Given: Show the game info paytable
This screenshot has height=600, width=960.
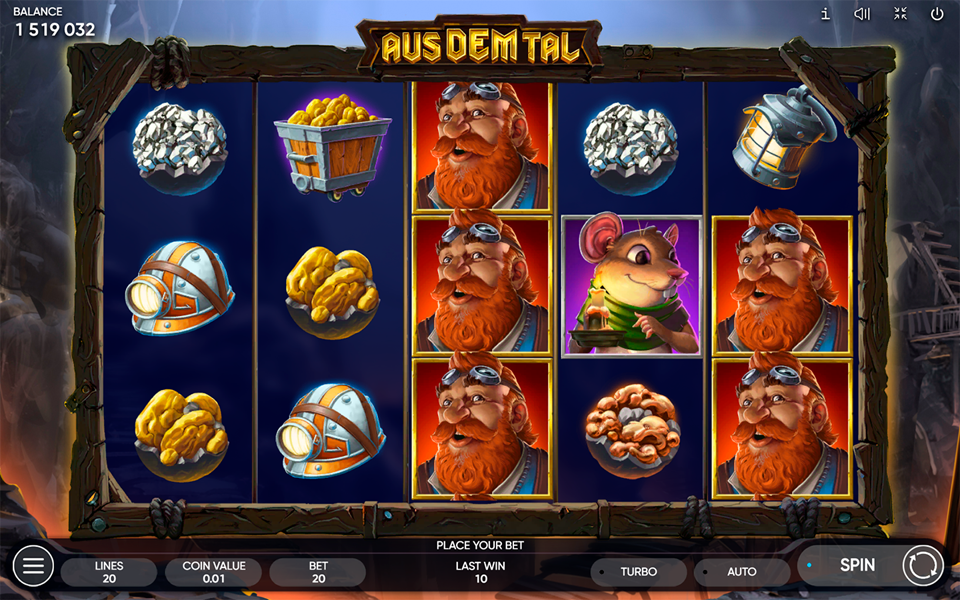Looking at the screenshot, I should pos(825,14).
